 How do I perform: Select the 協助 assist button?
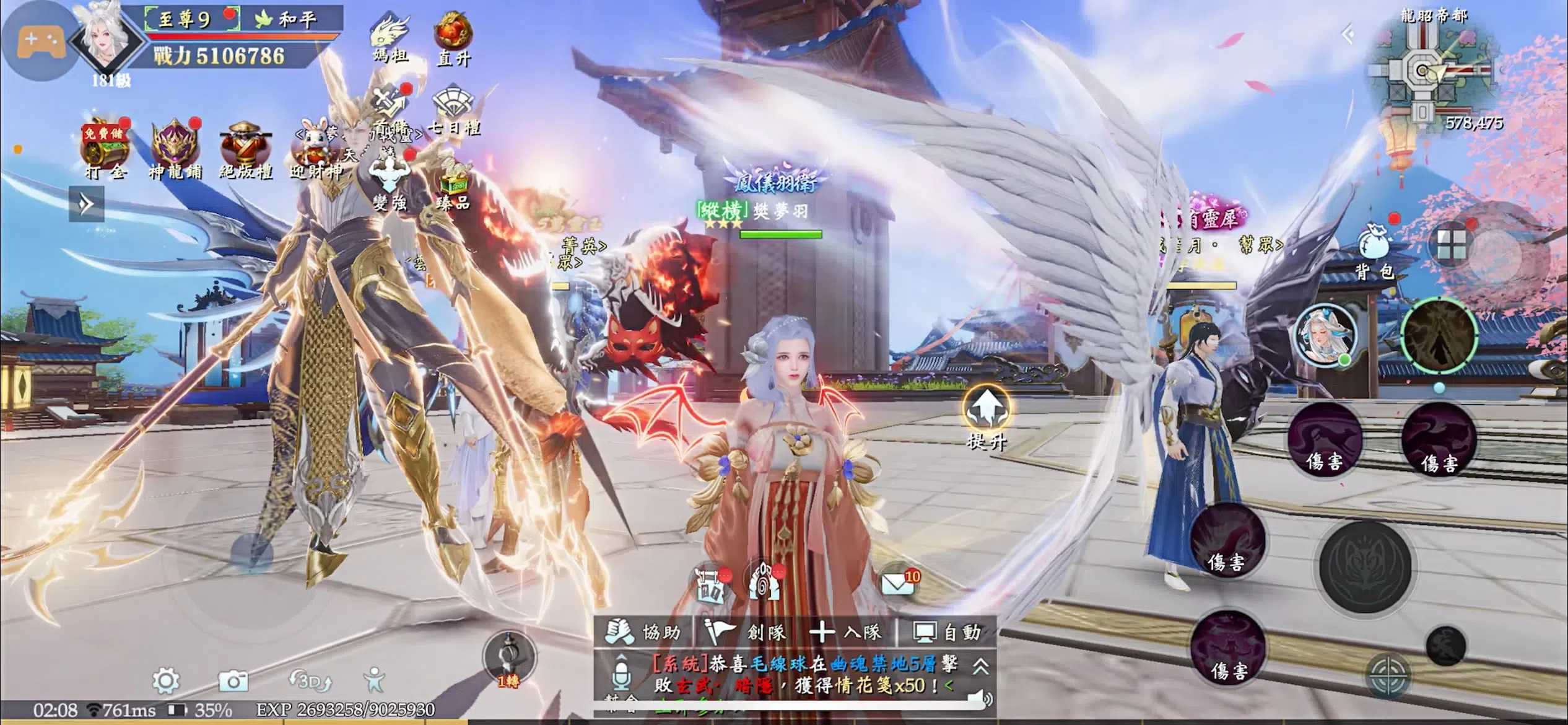click(644, 632)
